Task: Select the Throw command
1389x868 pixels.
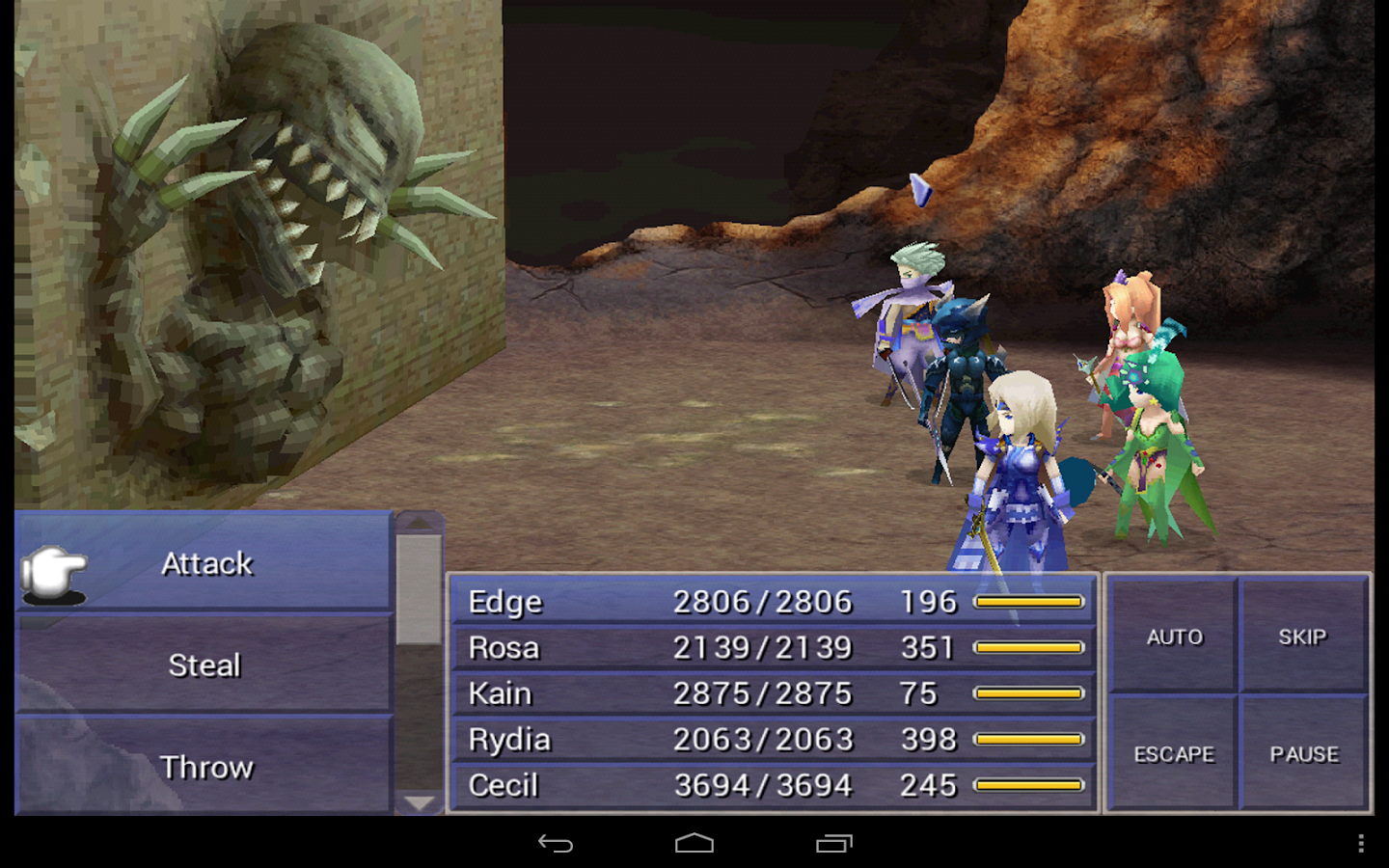Action: 206,768
